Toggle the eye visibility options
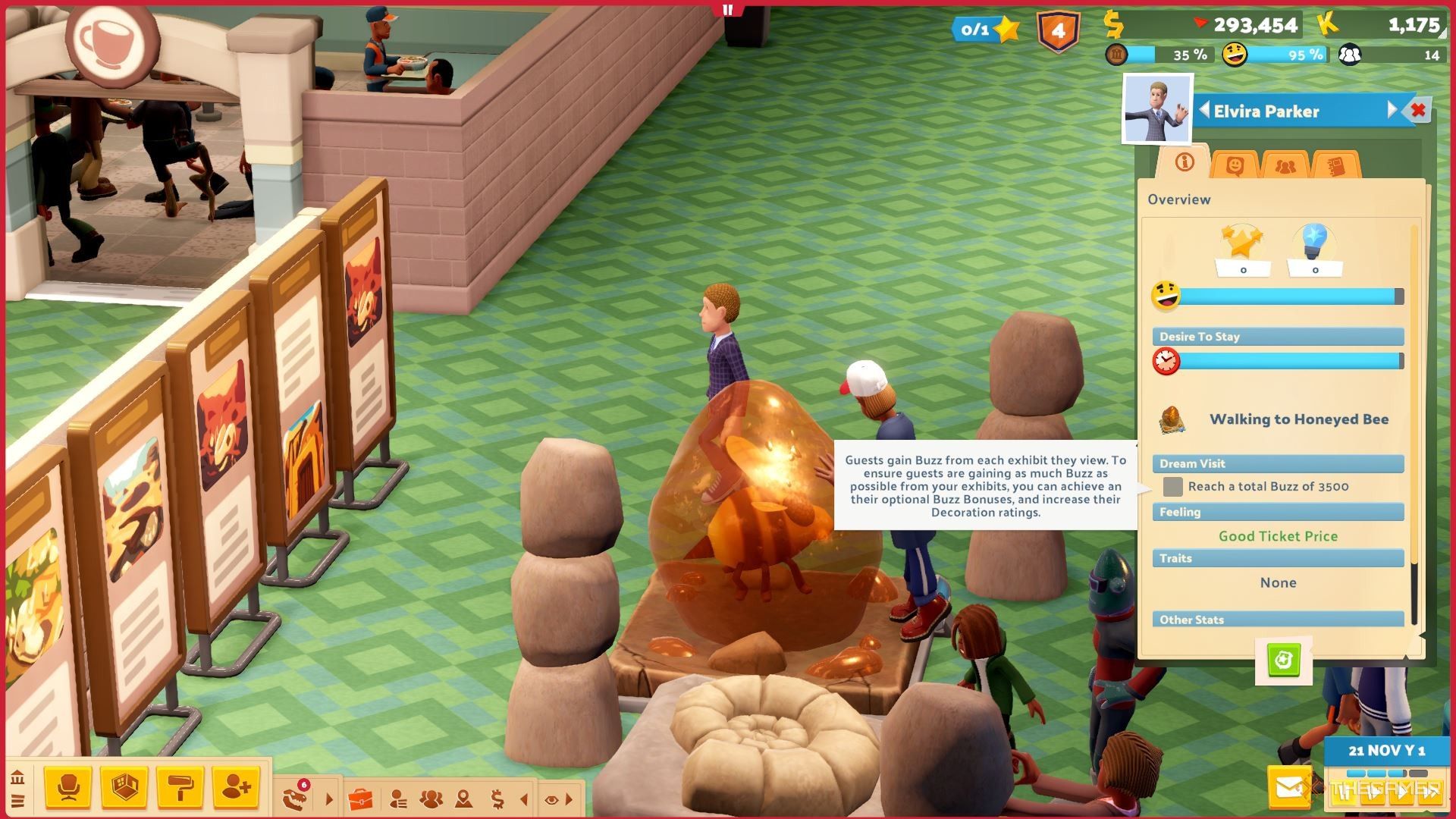The image size is (1456, 819). pos(551,799)
